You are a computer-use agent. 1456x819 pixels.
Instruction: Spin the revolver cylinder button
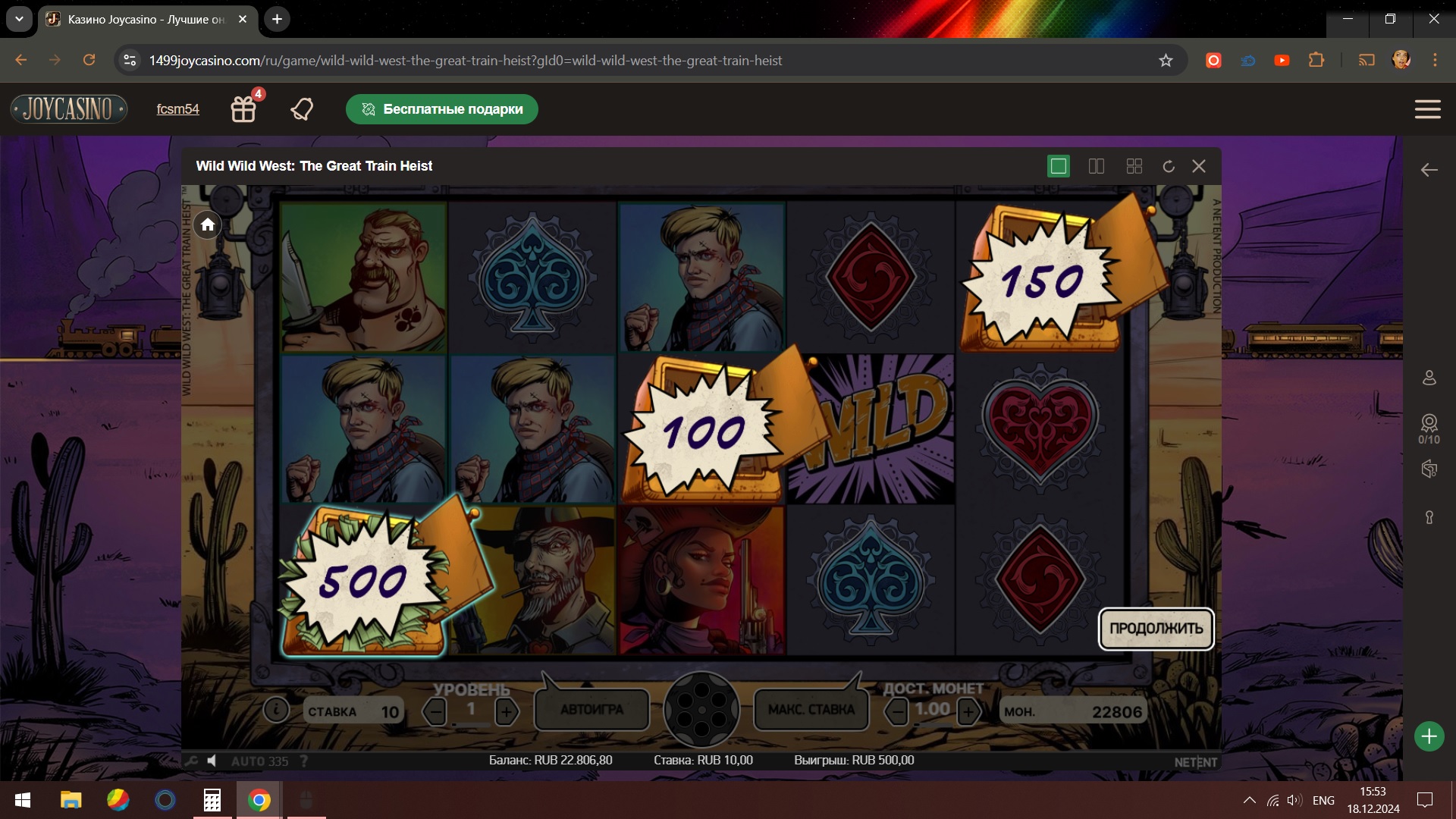tap(701, 710)
